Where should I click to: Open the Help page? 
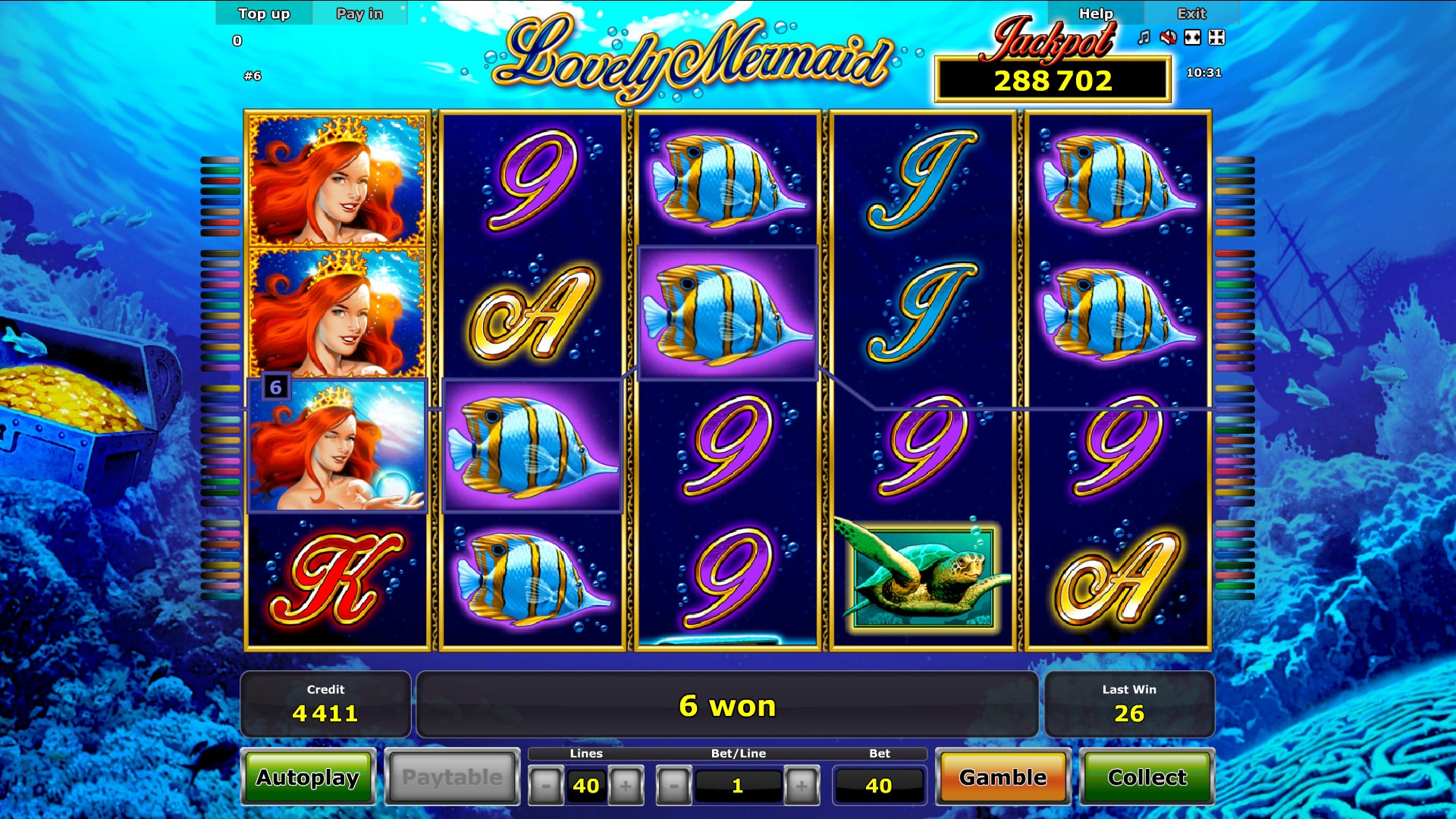(1096, 14)
